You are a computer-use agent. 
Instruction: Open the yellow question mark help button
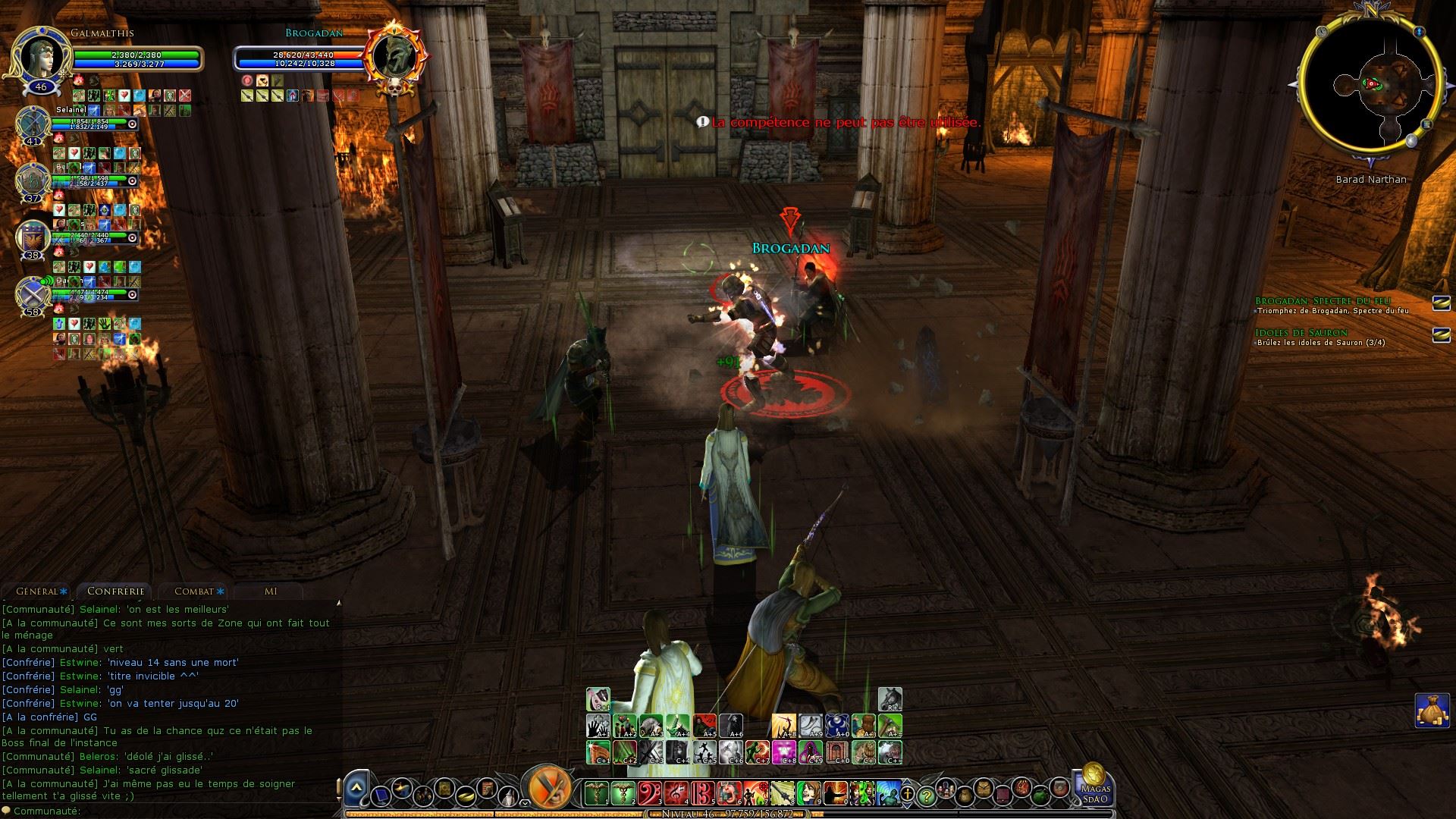(x=926, y=796)
